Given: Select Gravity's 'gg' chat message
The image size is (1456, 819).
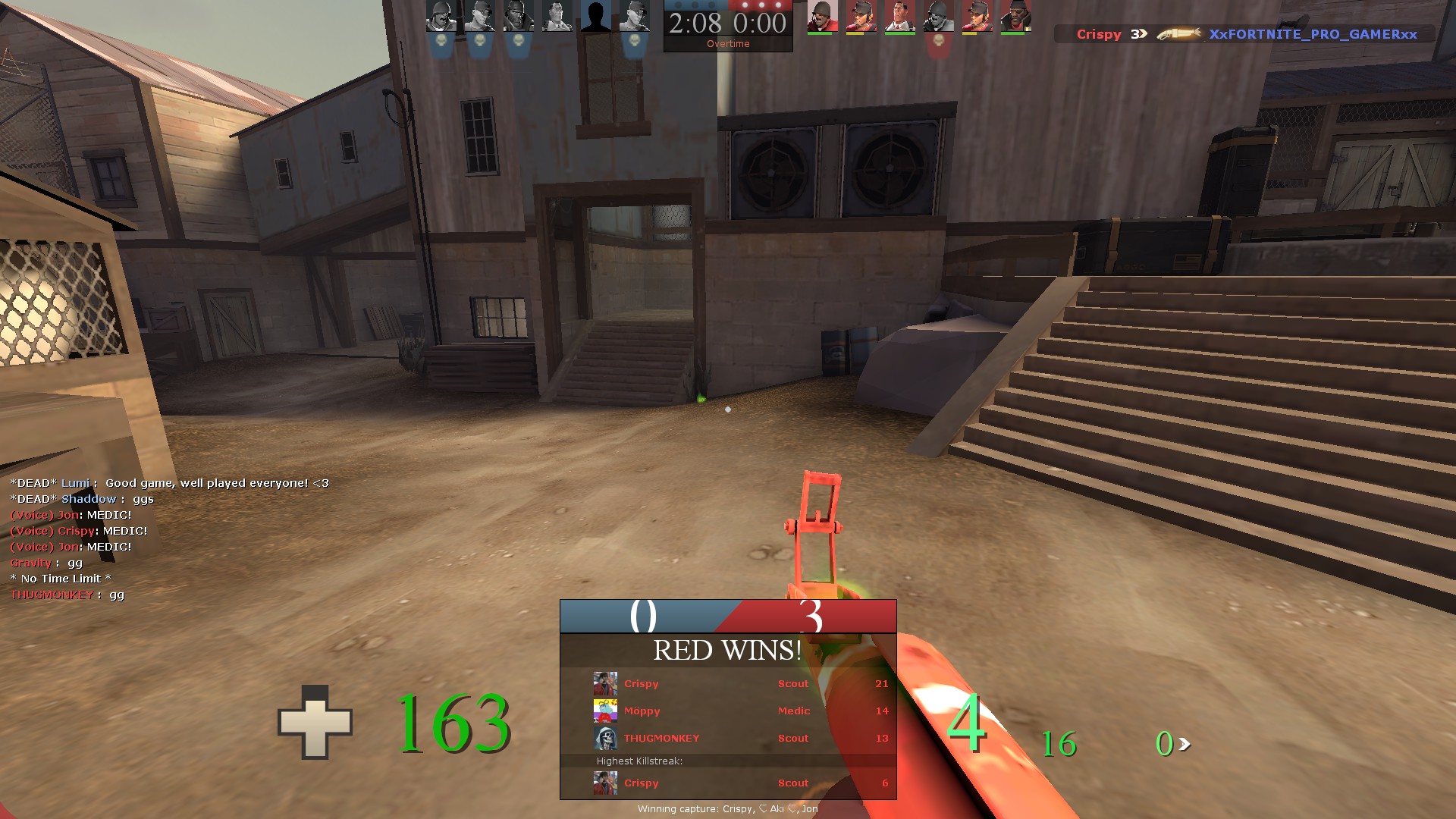Looking at the screenshot, I should pos(46,563).
